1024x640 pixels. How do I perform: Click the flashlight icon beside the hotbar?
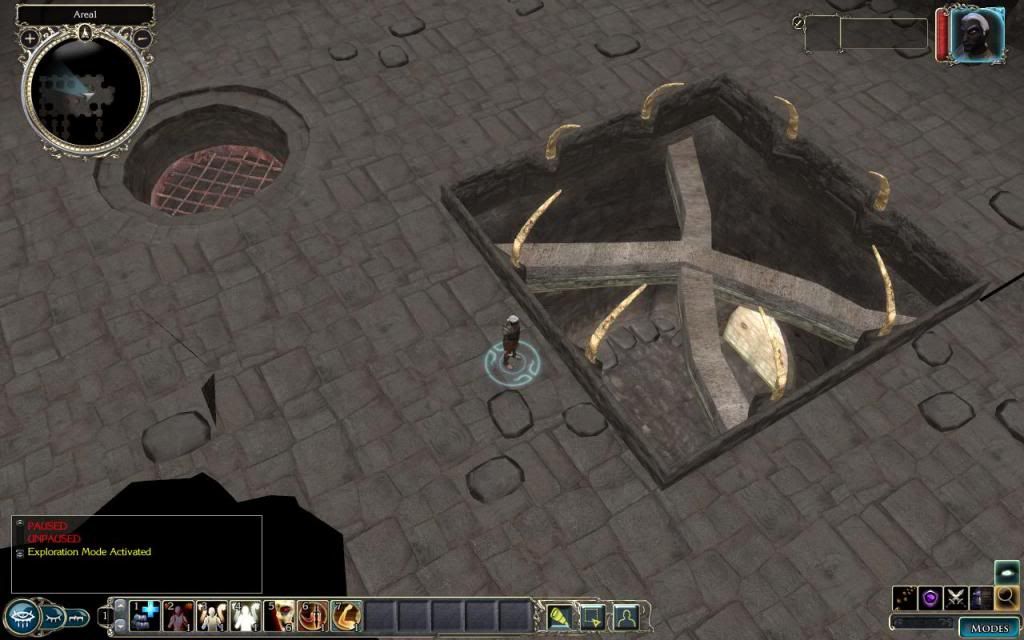(558, 615)
